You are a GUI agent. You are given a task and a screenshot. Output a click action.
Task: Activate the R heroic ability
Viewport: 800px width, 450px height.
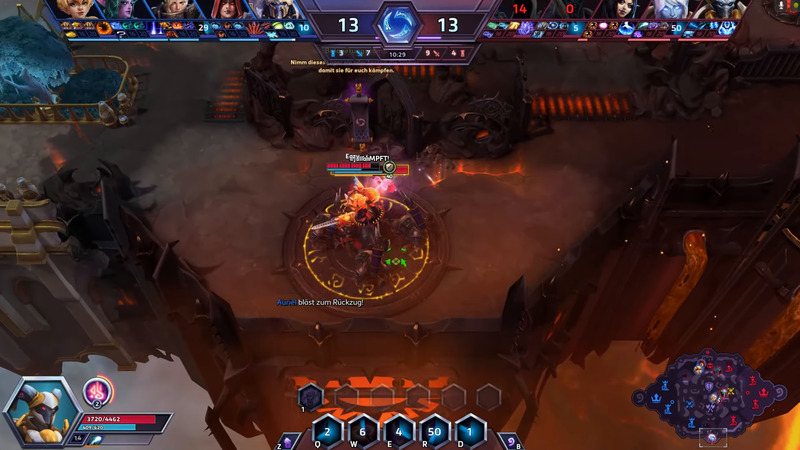[x=435, y=432]
